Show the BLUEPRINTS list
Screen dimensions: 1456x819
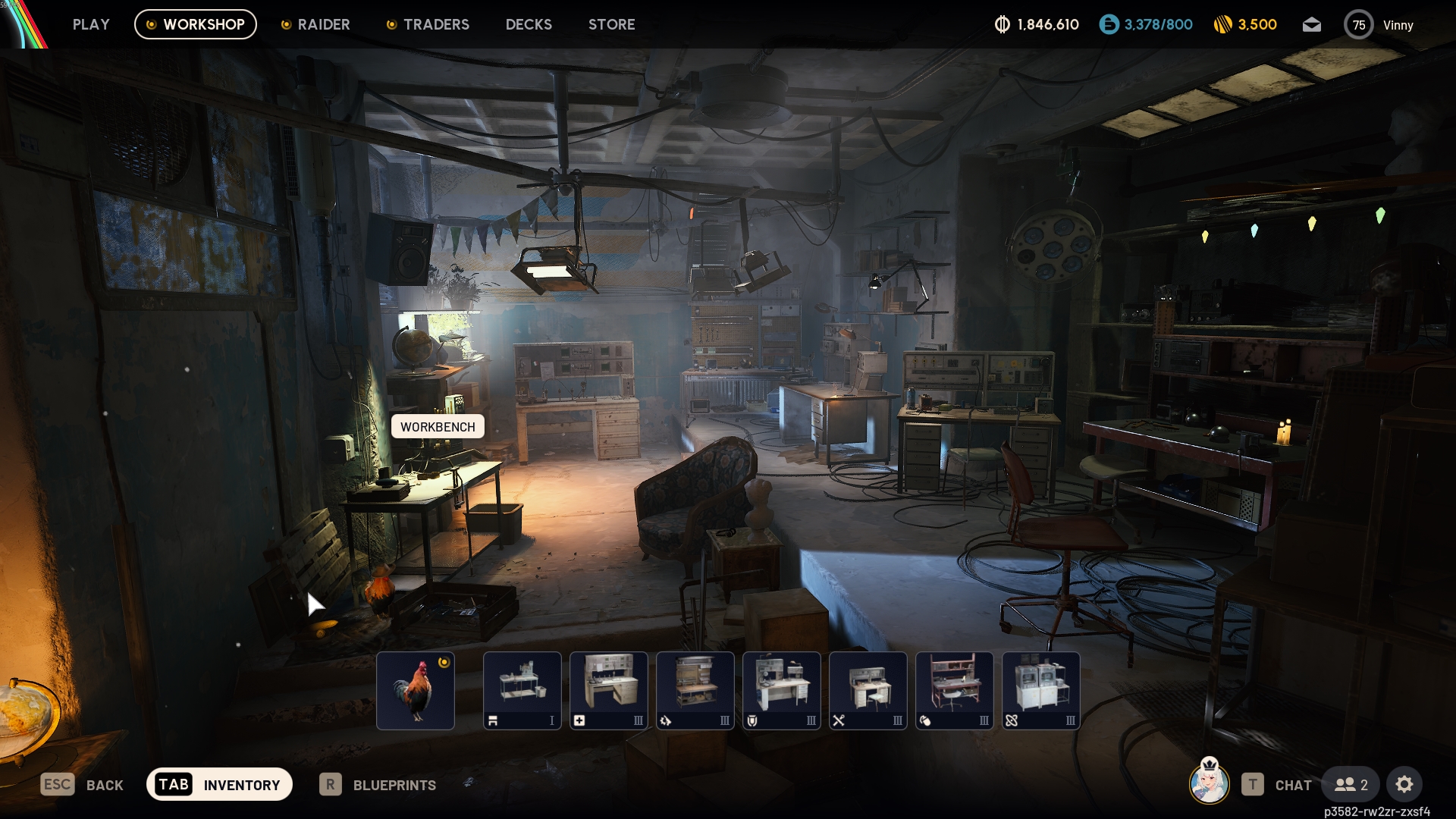pos(378,785)
